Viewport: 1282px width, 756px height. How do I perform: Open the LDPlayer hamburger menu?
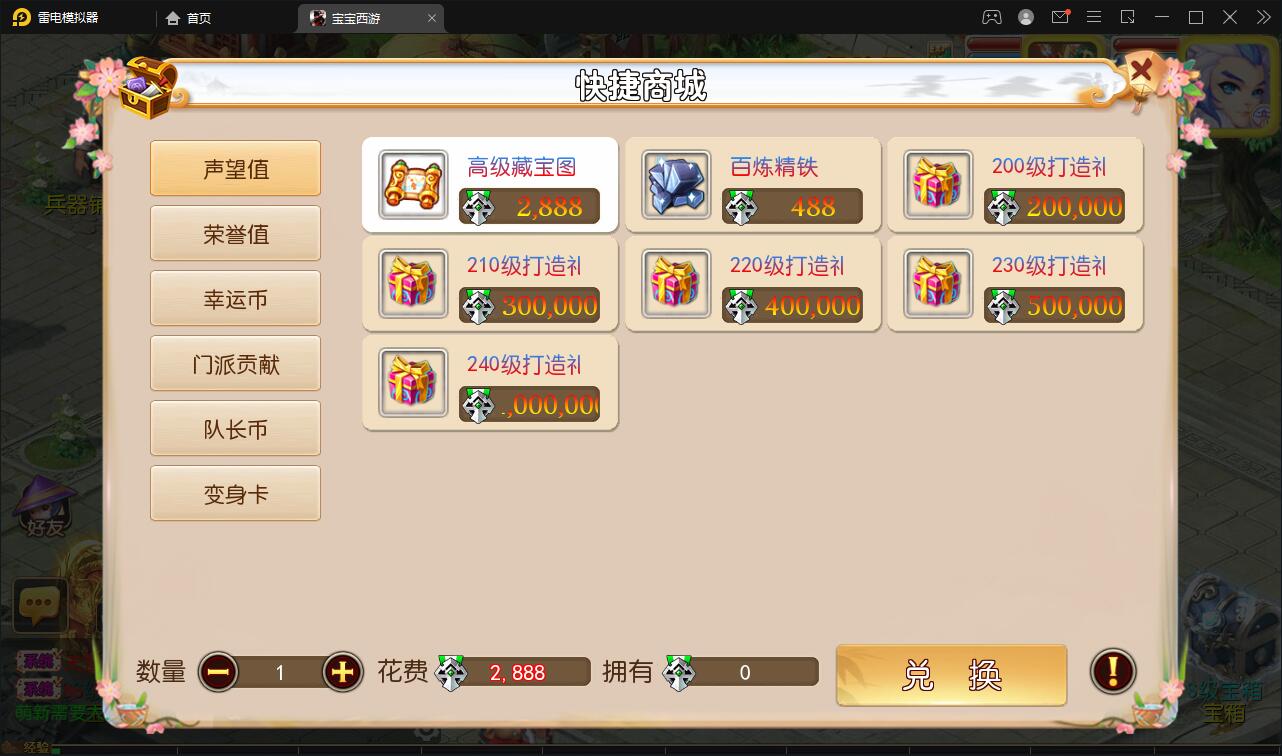(1094, 17)
